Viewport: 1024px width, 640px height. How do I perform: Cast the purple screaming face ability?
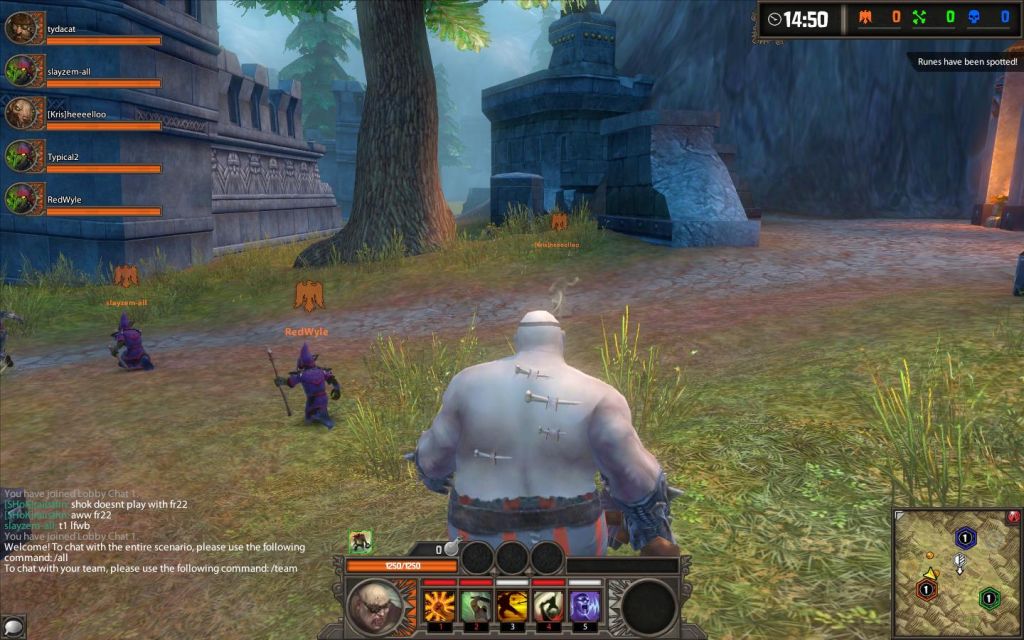584,606
